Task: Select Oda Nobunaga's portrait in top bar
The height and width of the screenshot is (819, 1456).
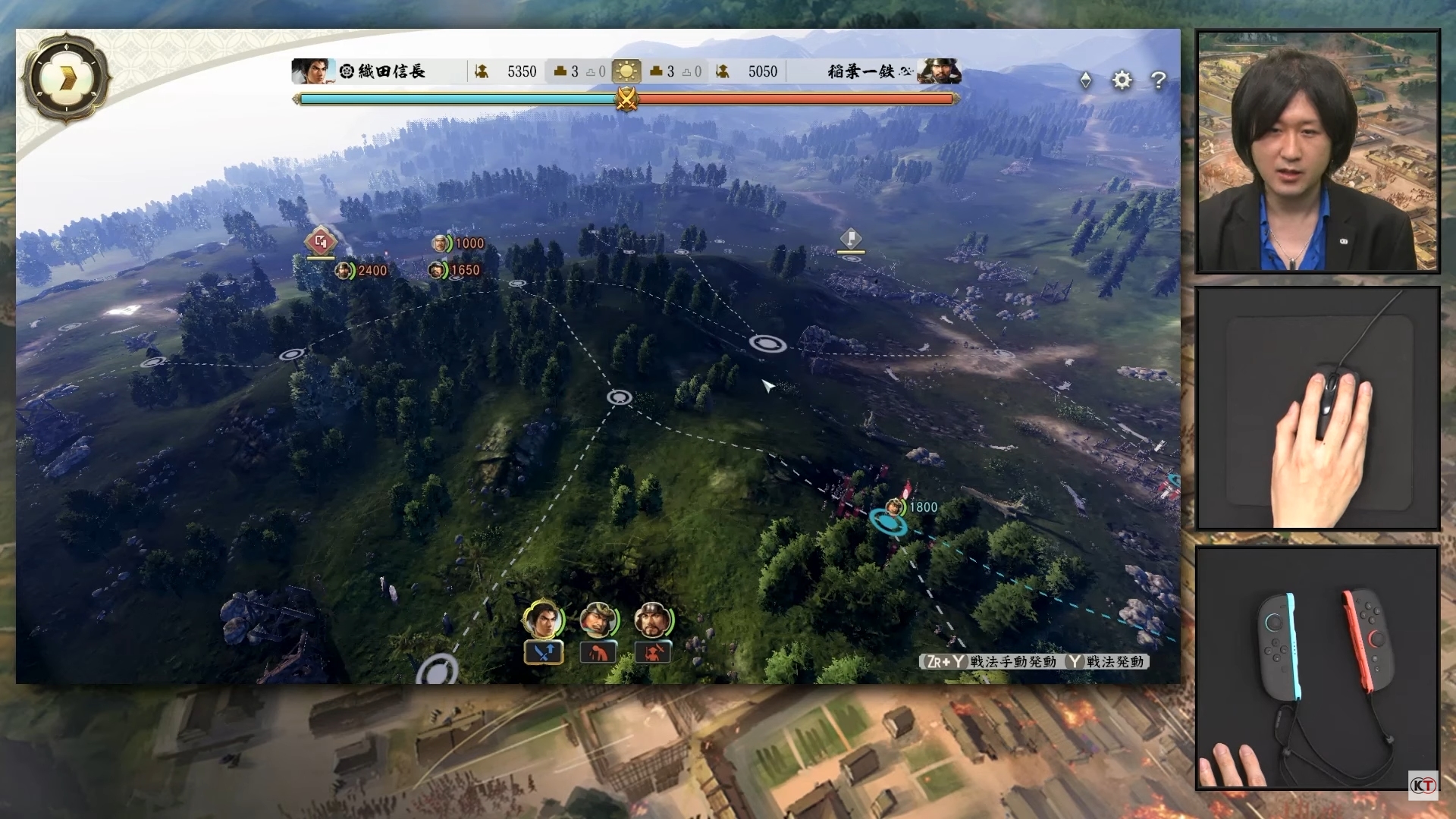Action: click(x=311, y=71)
